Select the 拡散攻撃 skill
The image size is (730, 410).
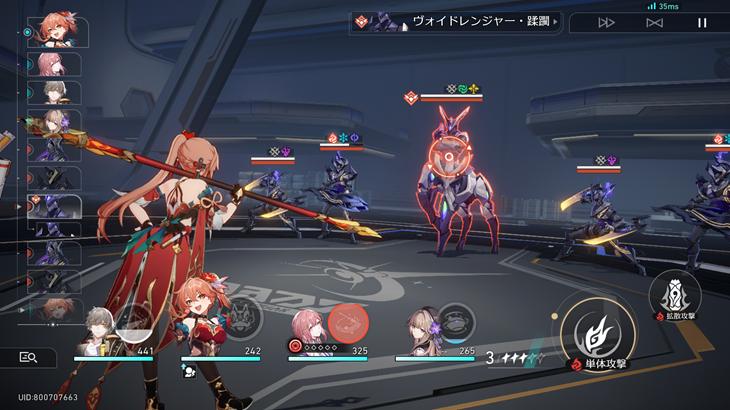[673, 295]
